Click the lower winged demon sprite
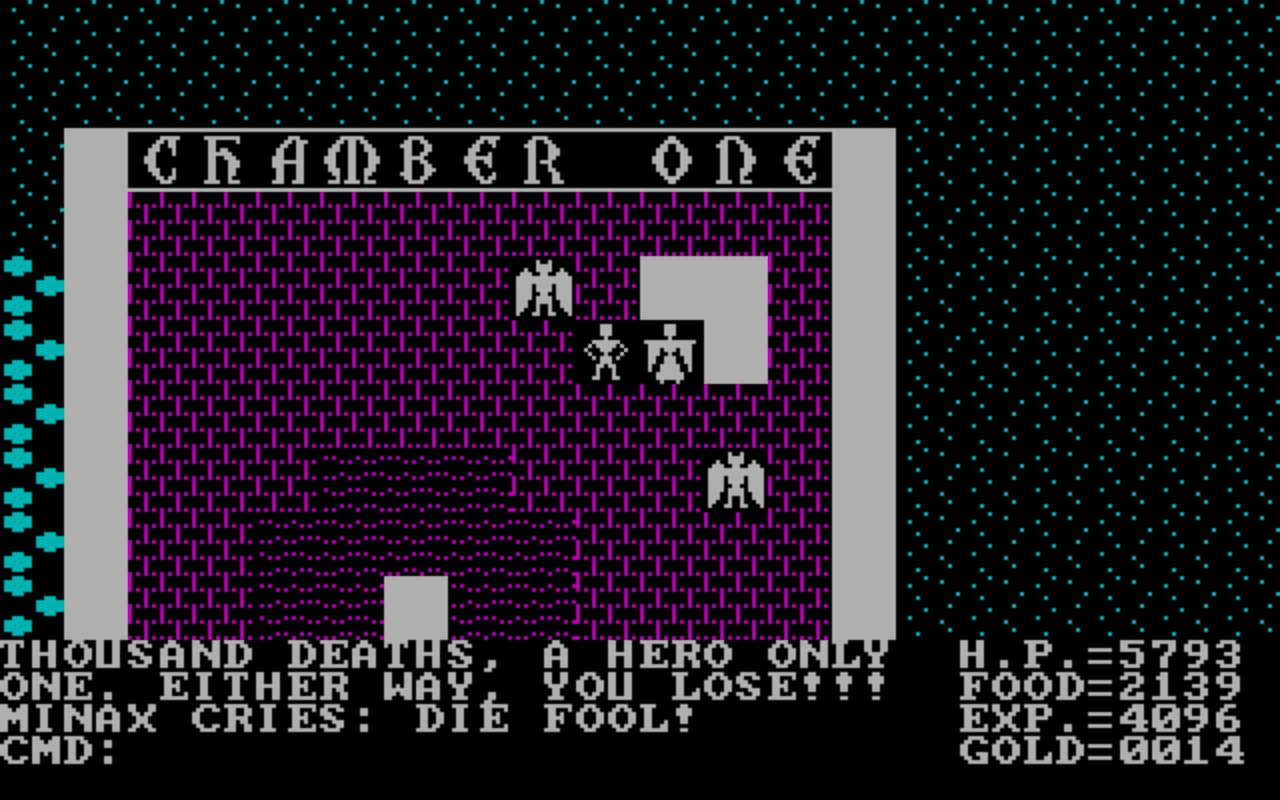This screenshot has width=1280, height=800. tap(736, 481)
